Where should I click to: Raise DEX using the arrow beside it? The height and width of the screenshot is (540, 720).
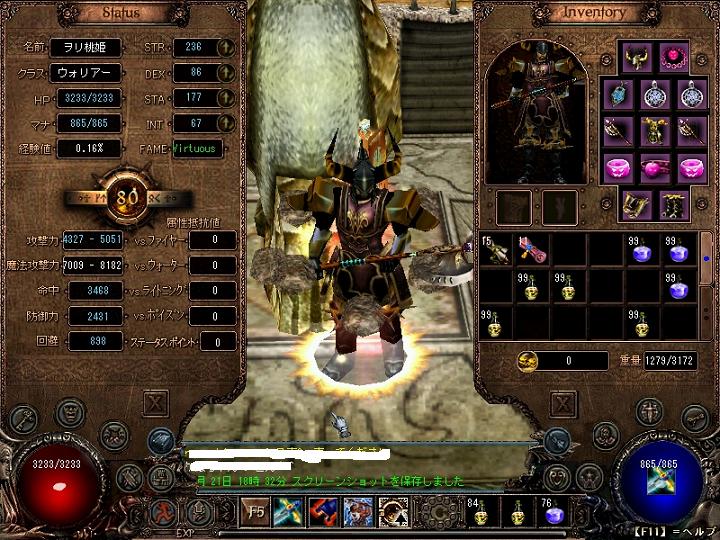[x=225, y=73]
